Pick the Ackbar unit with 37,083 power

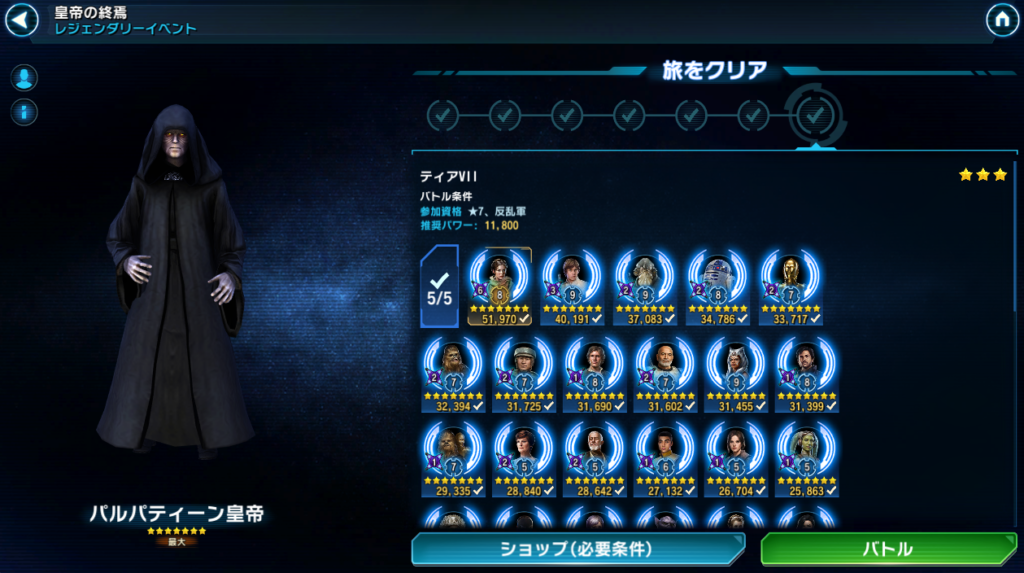(643, 285)
